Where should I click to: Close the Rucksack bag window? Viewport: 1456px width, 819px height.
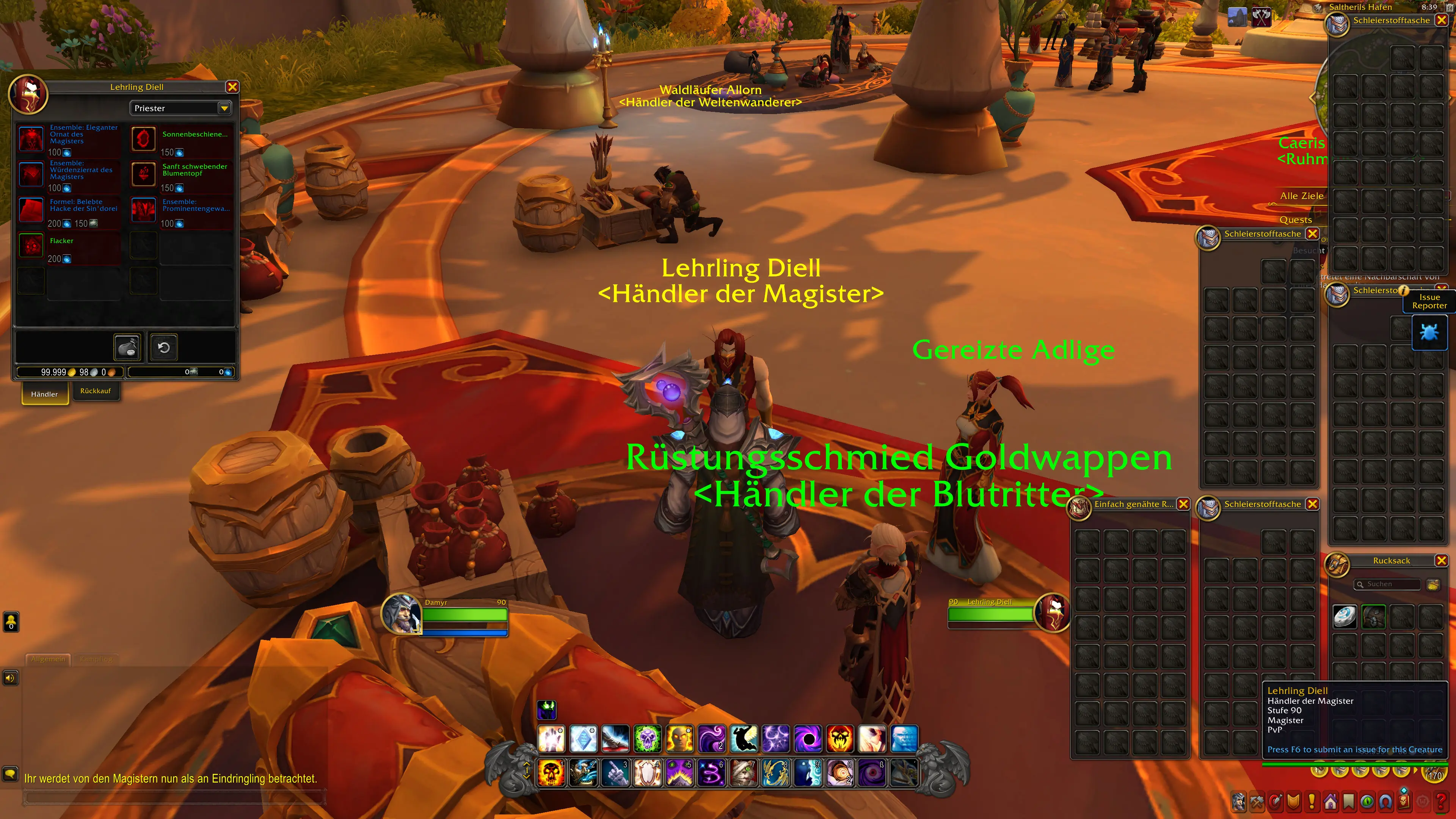(x=1441, y=561)
